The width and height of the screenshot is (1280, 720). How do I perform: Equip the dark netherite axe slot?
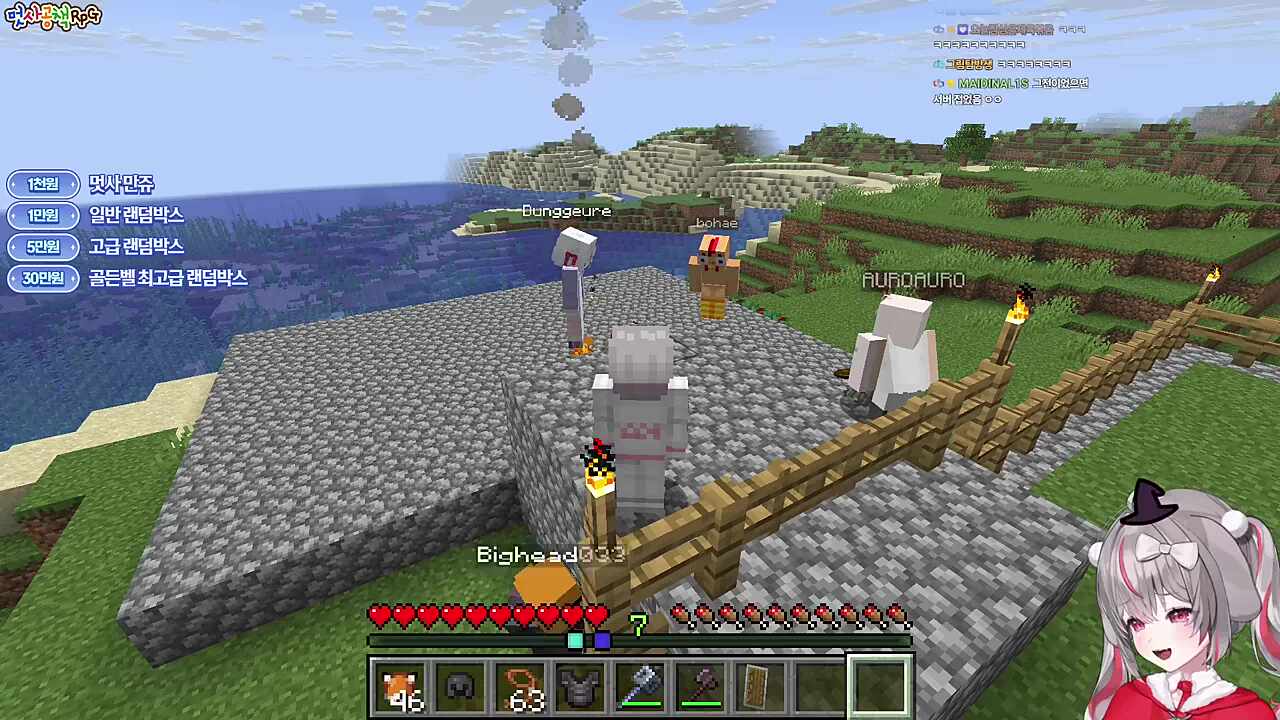point(700,687)
